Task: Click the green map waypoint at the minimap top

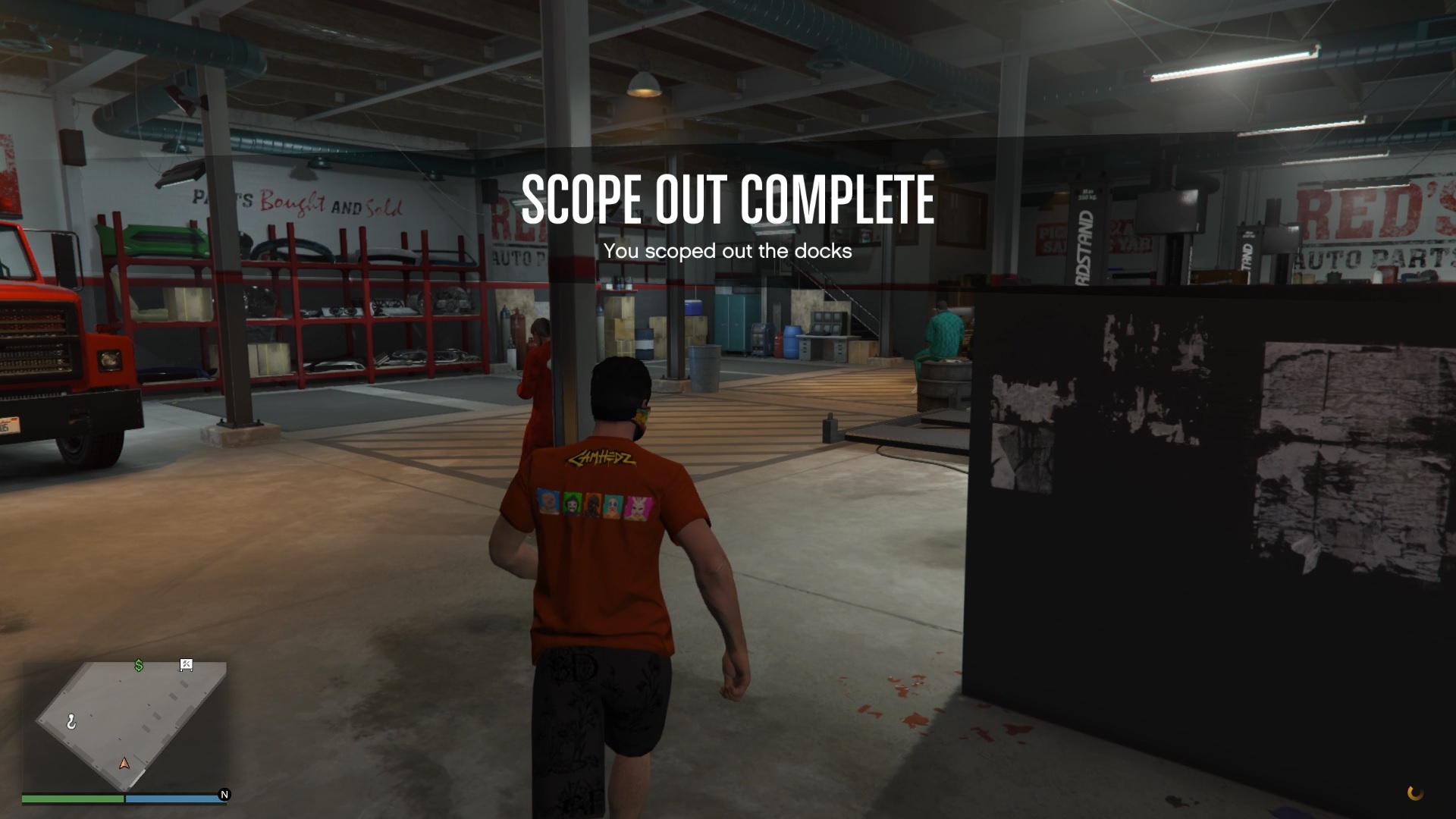Action: (x=138, y=666)
